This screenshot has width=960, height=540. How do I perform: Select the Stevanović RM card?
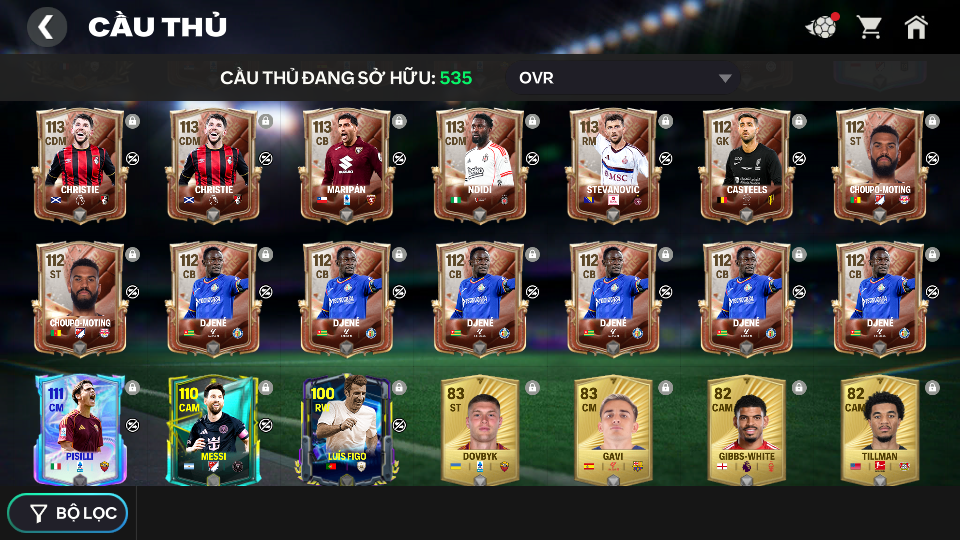[612, 163]
